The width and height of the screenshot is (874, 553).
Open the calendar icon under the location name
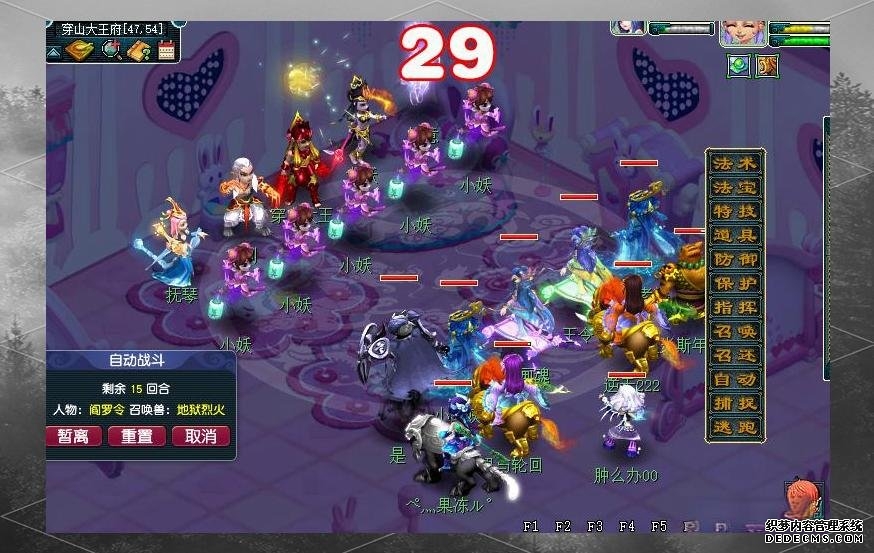[166, 48]
